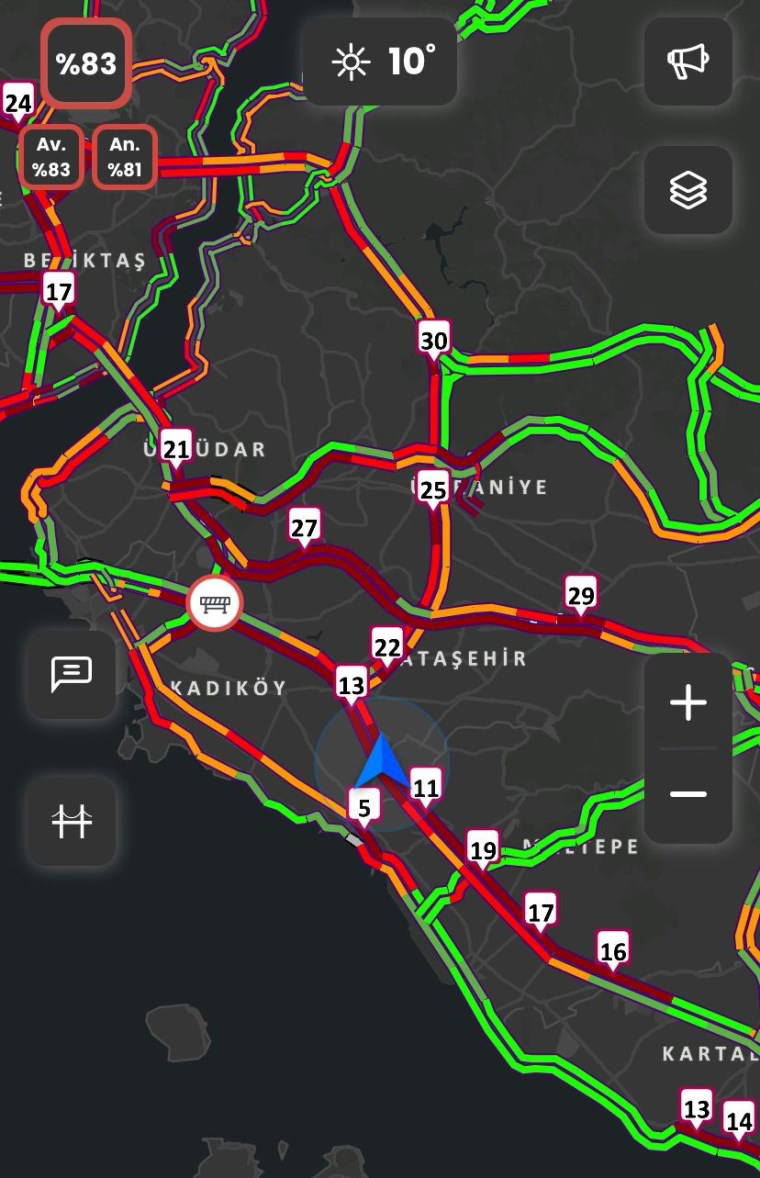This screenshot has width=760, height=1178.
Task: Show bridge traffic with the bridge icon
Action: (x=71, y=821)
